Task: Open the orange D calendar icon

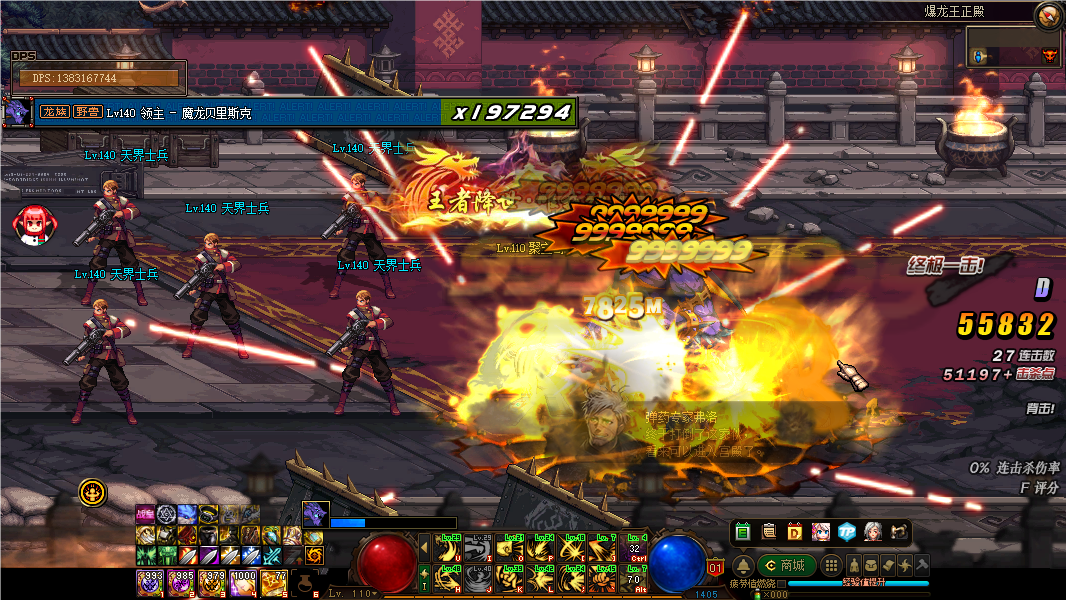Action: pos(795,532)
